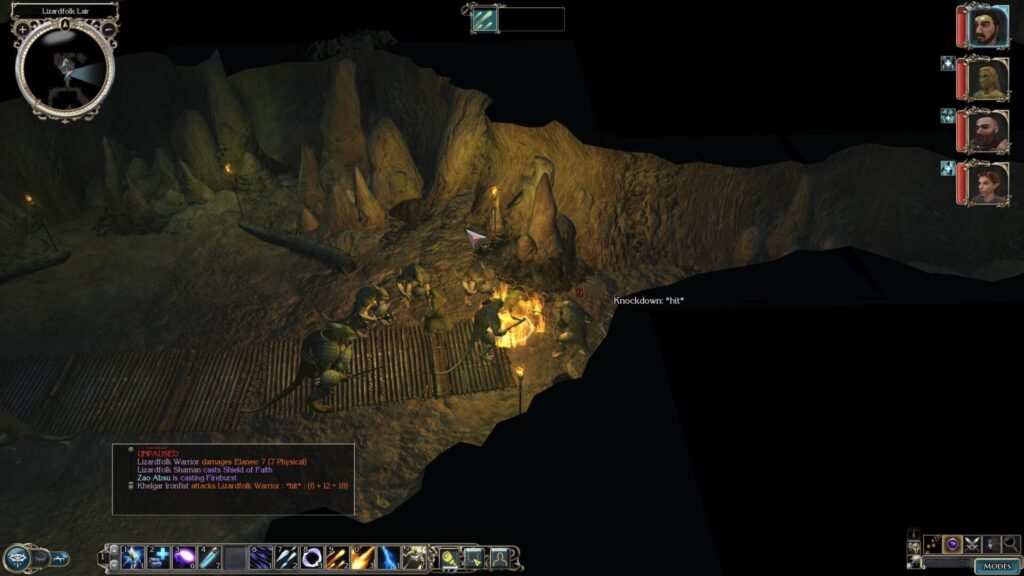1024x576 pixels.
Task: Open the Modes button
Action: 996,566
